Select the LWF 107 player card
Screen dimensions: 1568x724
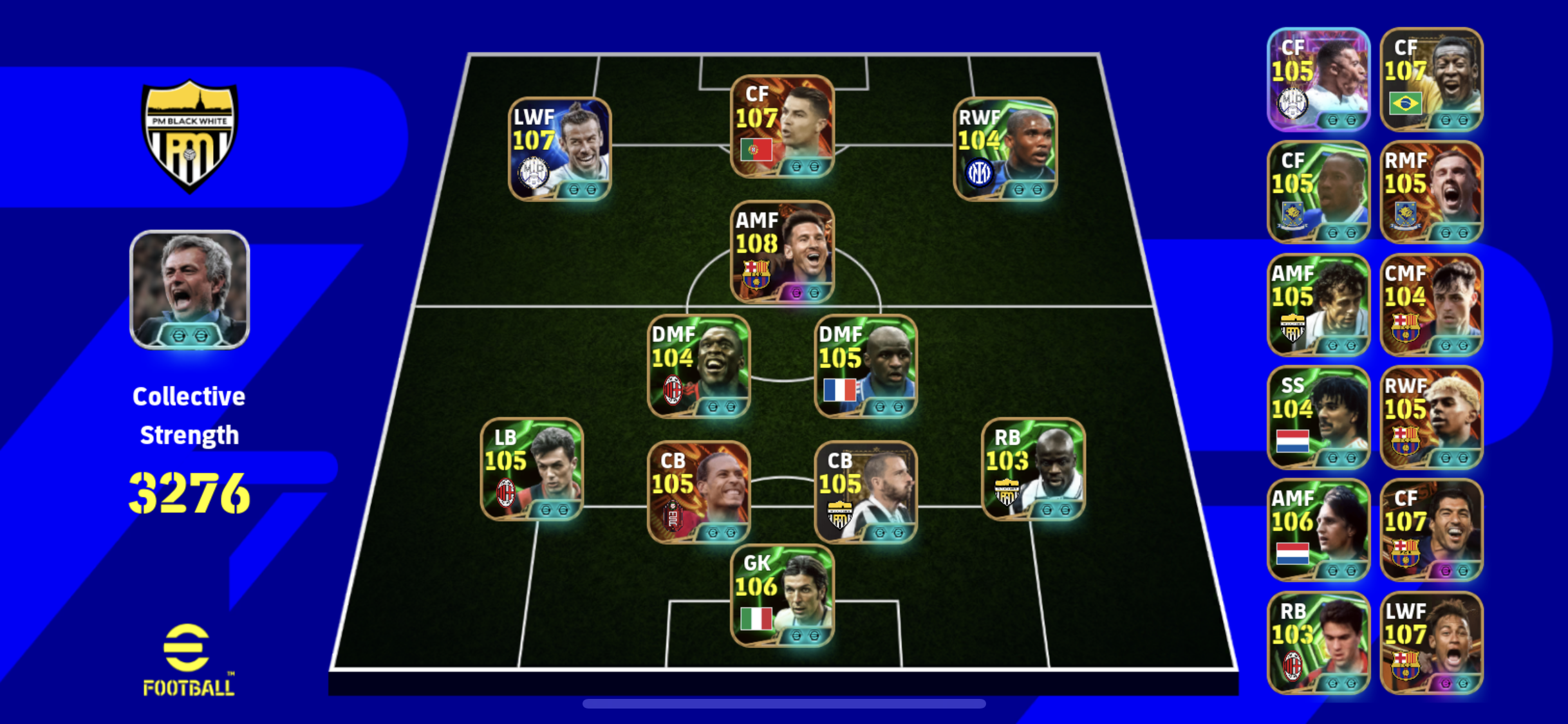click(x=559, y=149)
